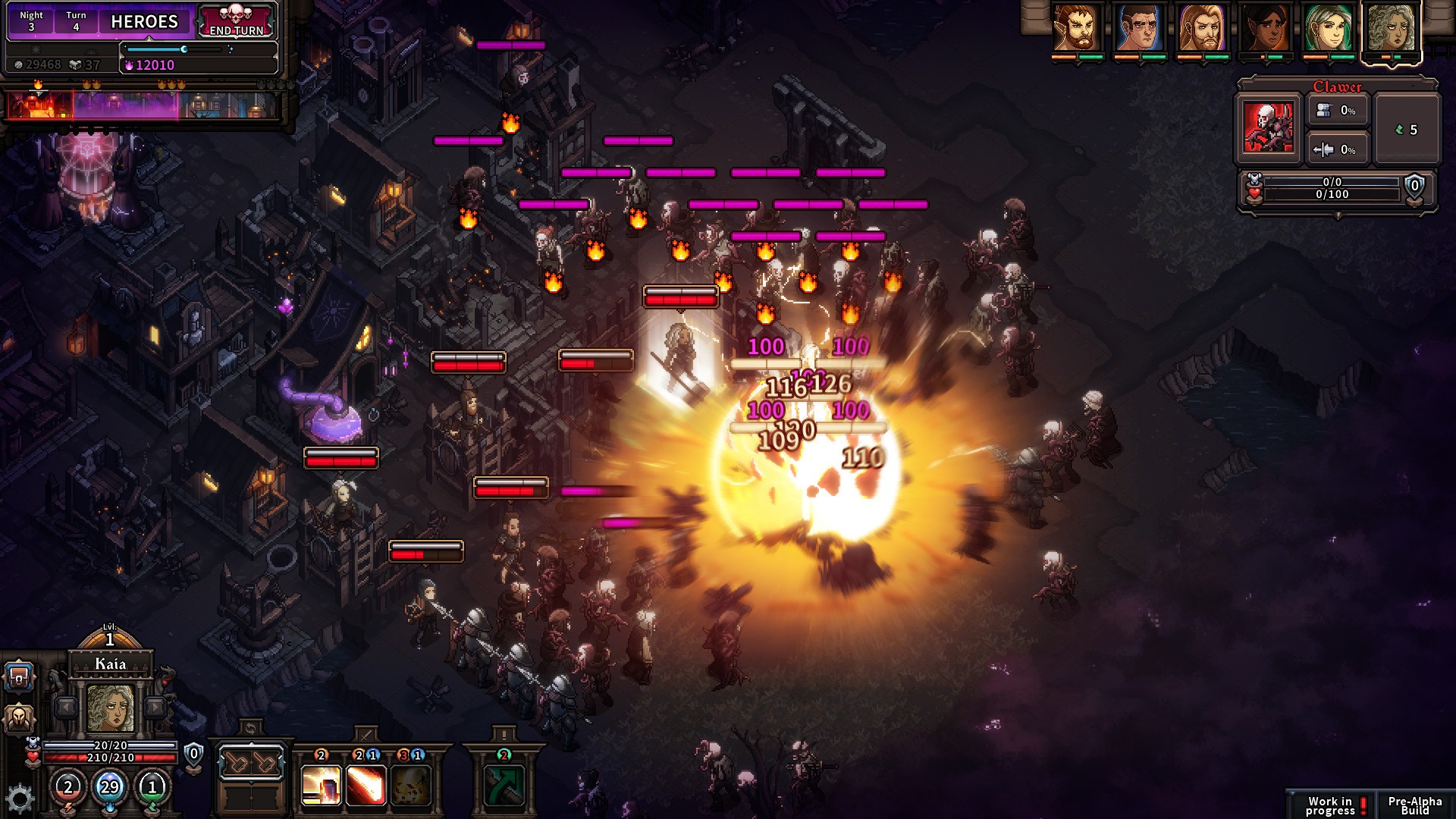Open the gear settings menu

tap(19, 798)
